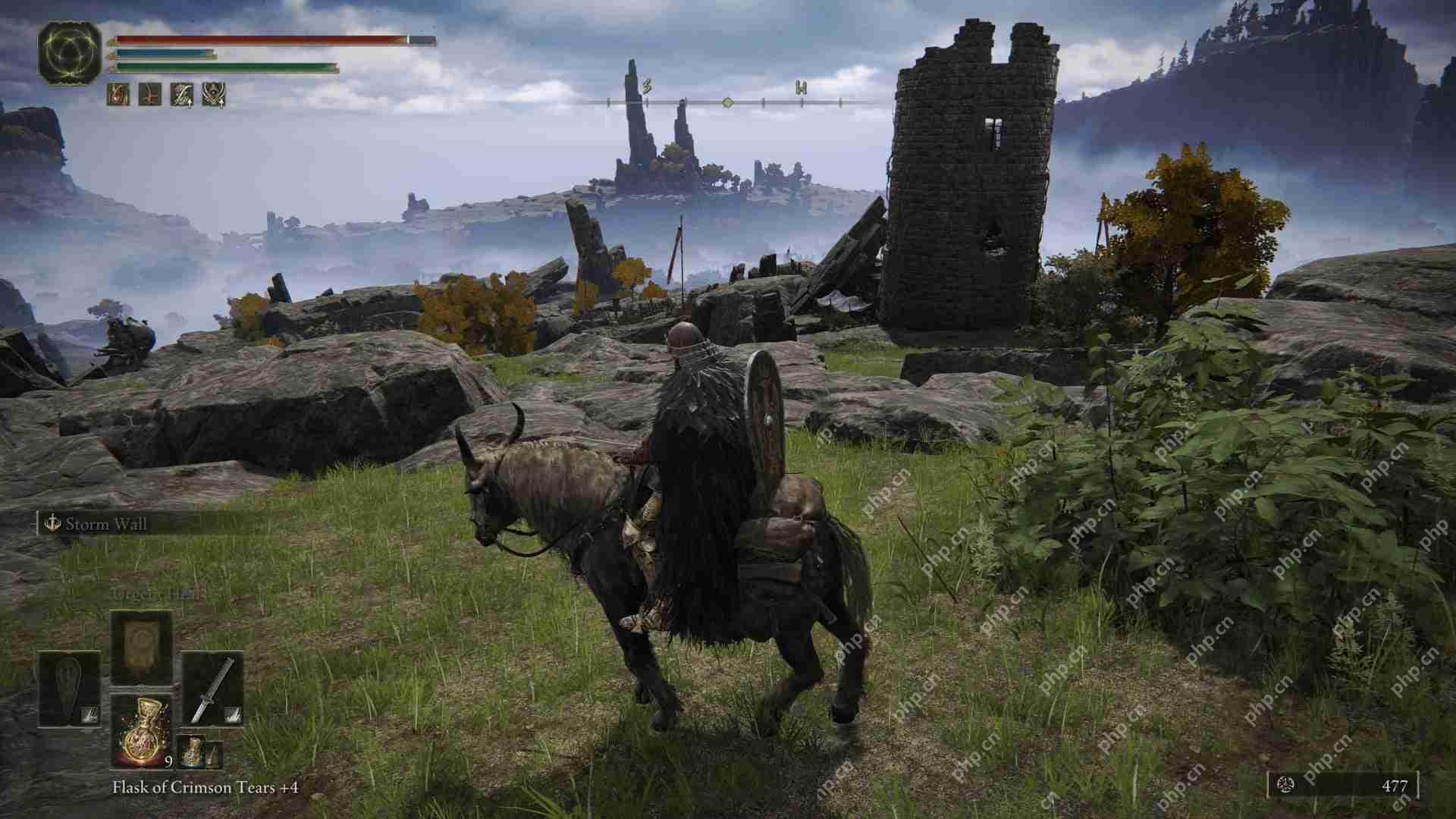The image size is (1456, 819).
Task: Click the anchor icon beside Storm Wall
Action: [x=53, y=524]
